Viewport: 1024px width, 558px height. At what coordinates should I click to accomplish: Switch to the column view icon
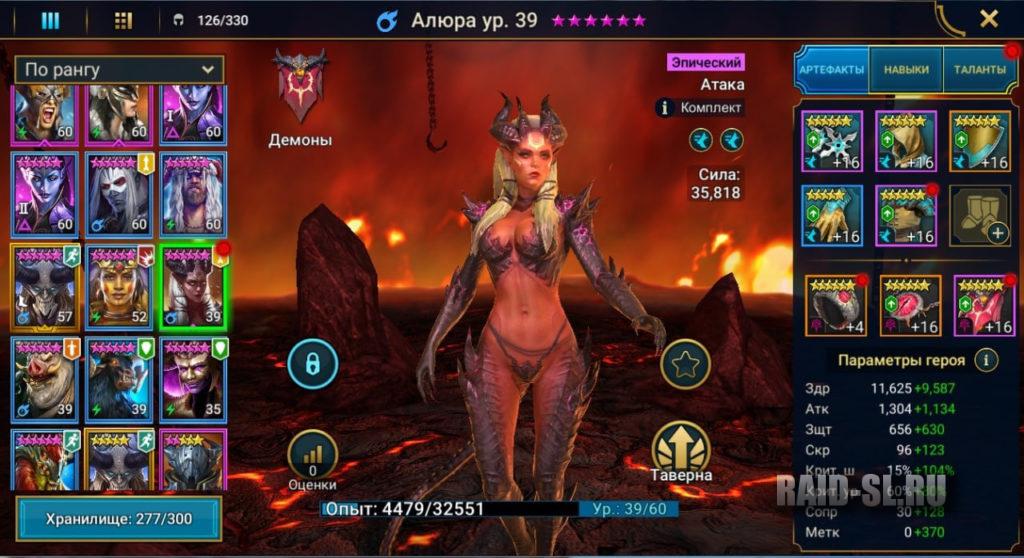[50, 20]
